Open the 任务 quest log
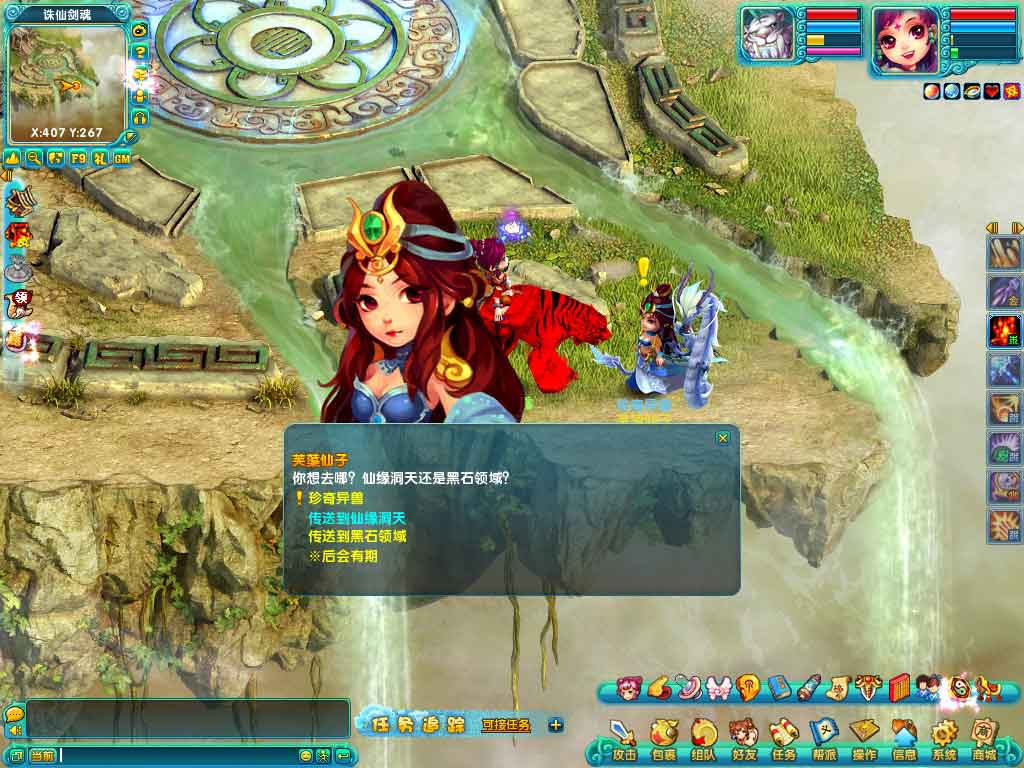 pos(782,738)
